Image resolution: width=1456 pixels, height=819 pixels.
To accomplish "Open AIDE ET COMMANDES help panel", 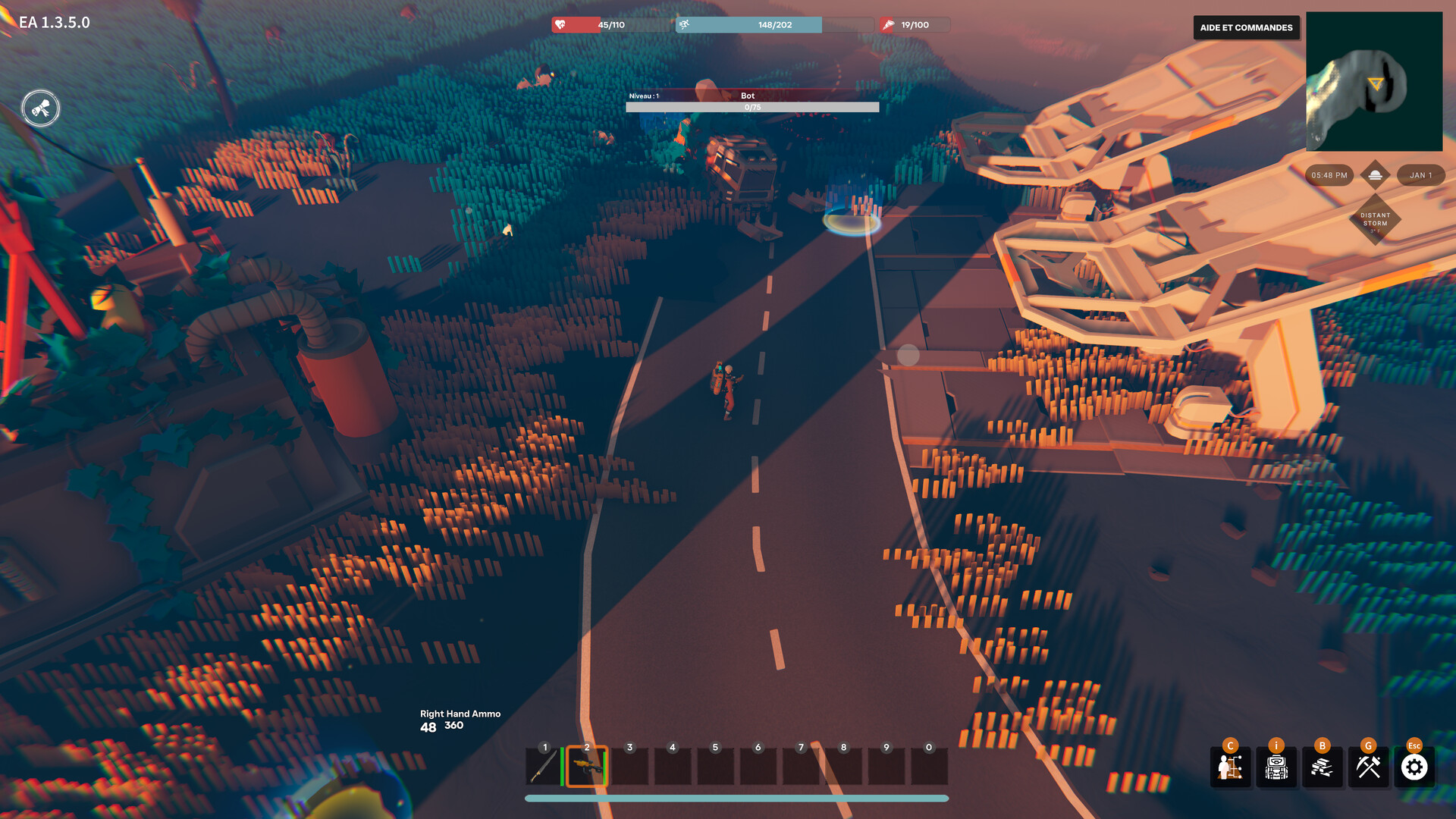I will pyautogui.click(x=1245, y=28).
